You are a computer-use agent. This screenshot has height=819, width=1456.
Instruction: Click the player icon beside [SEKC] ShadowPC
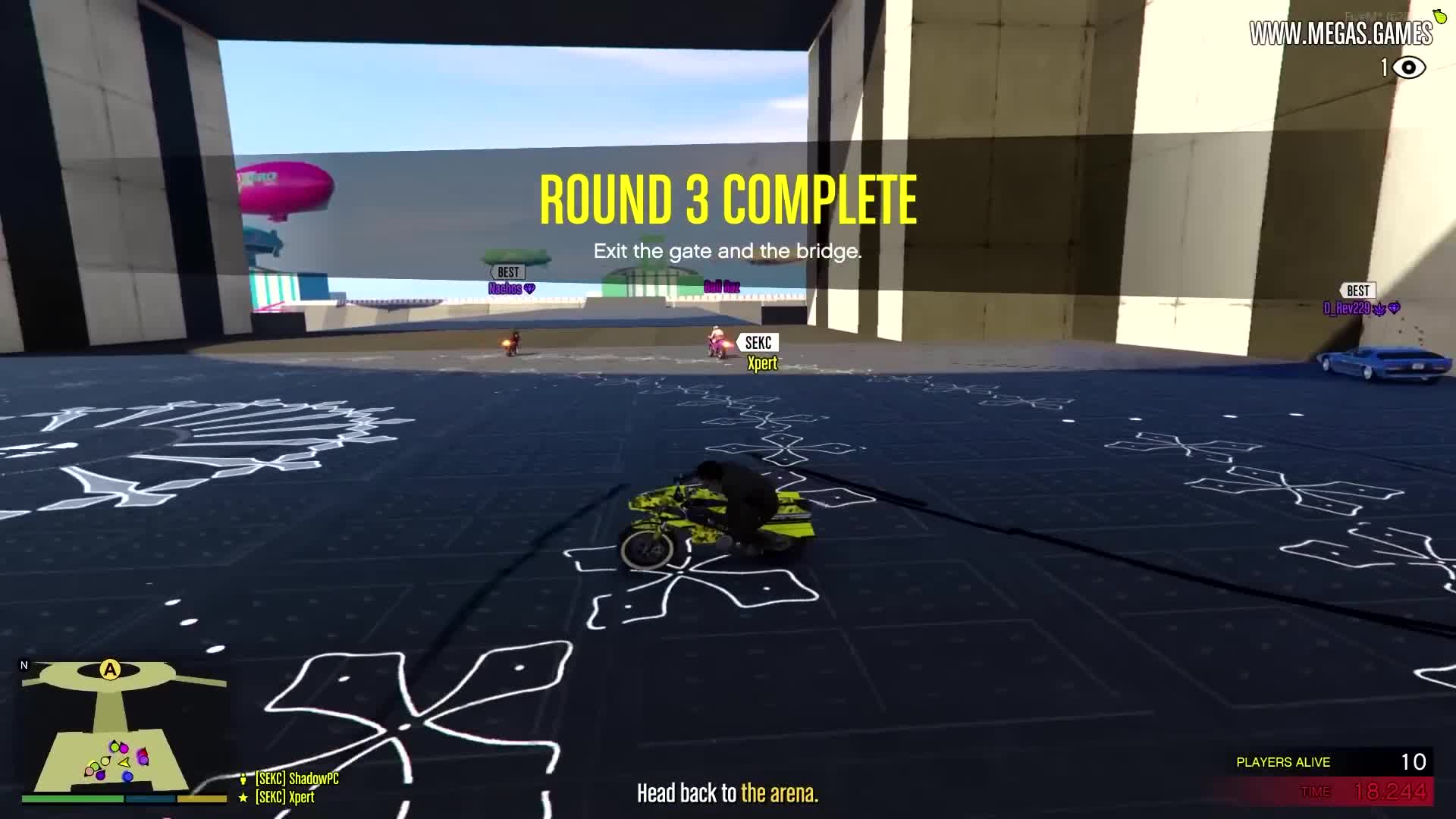(242, 777)
